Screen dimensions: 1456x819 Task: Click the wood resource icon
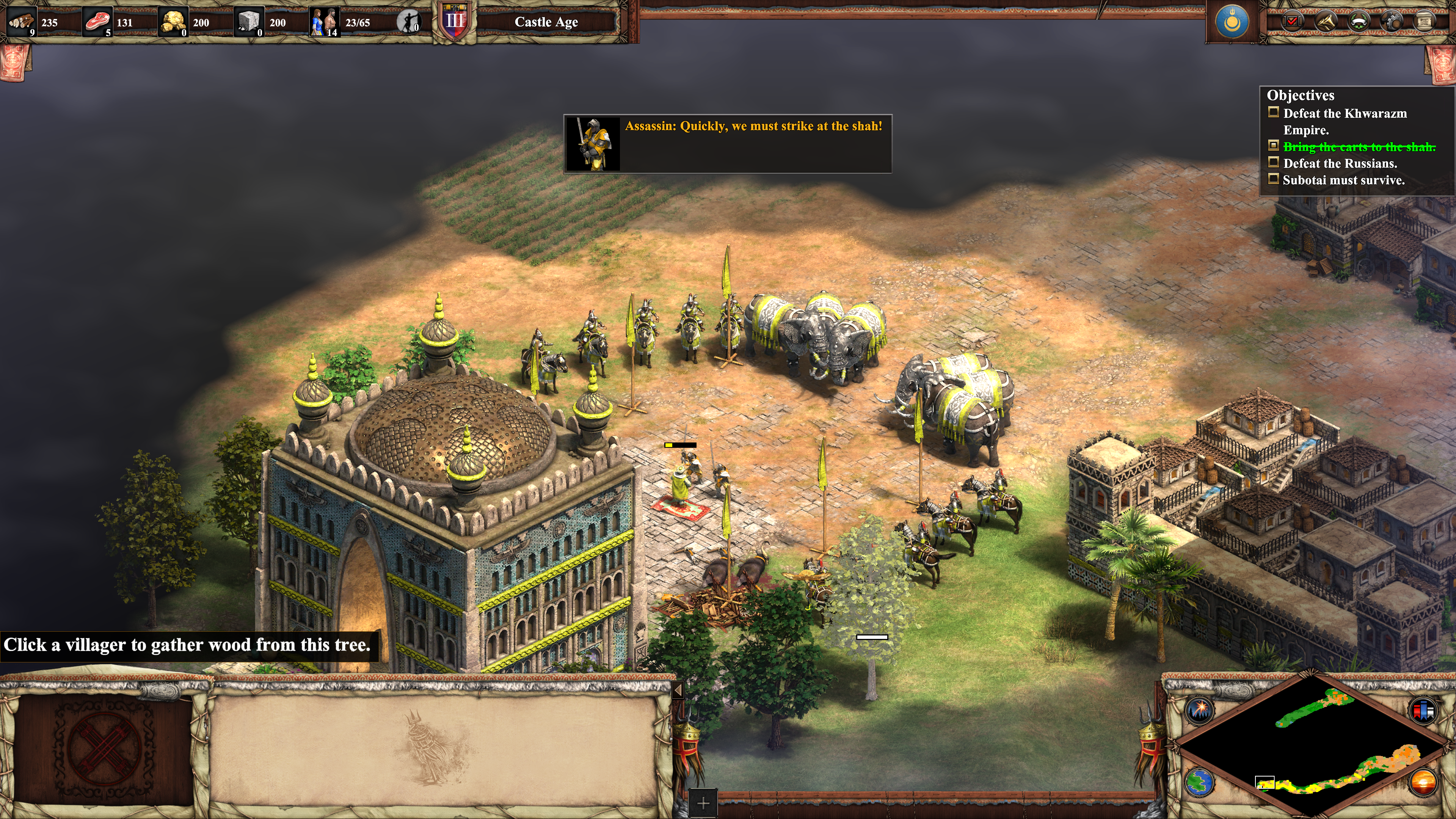click(22, 22)
